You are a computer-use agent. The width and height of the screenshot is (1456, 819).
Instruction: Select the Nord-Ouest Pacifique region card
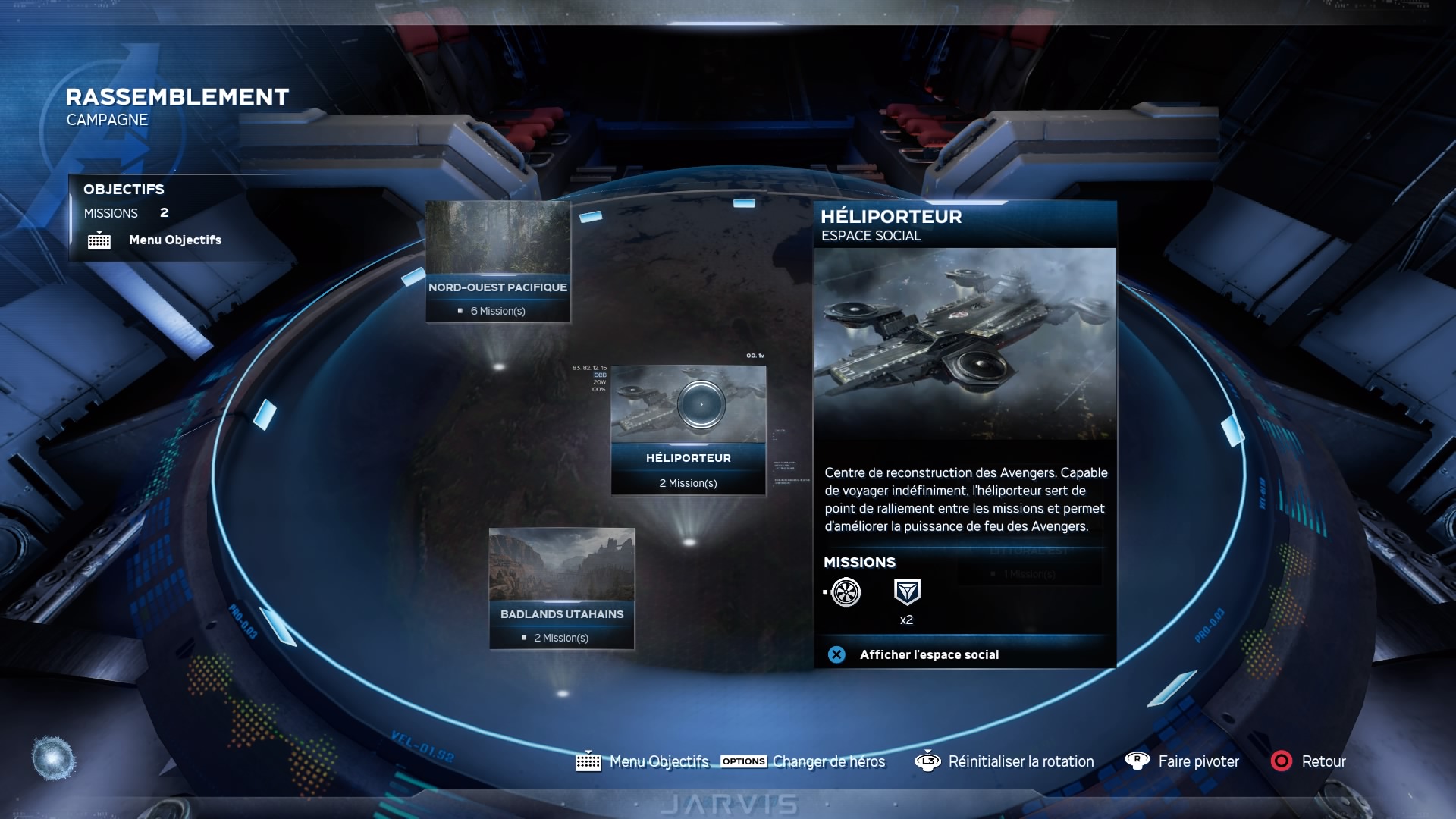(x=497, y=262)
